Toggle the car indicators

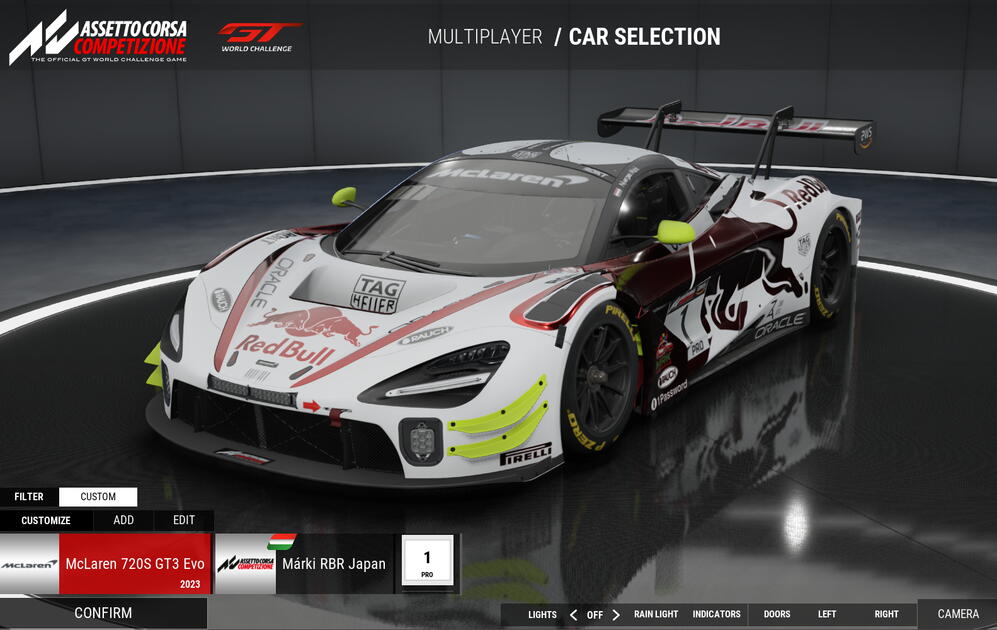(x=716, y=614)
